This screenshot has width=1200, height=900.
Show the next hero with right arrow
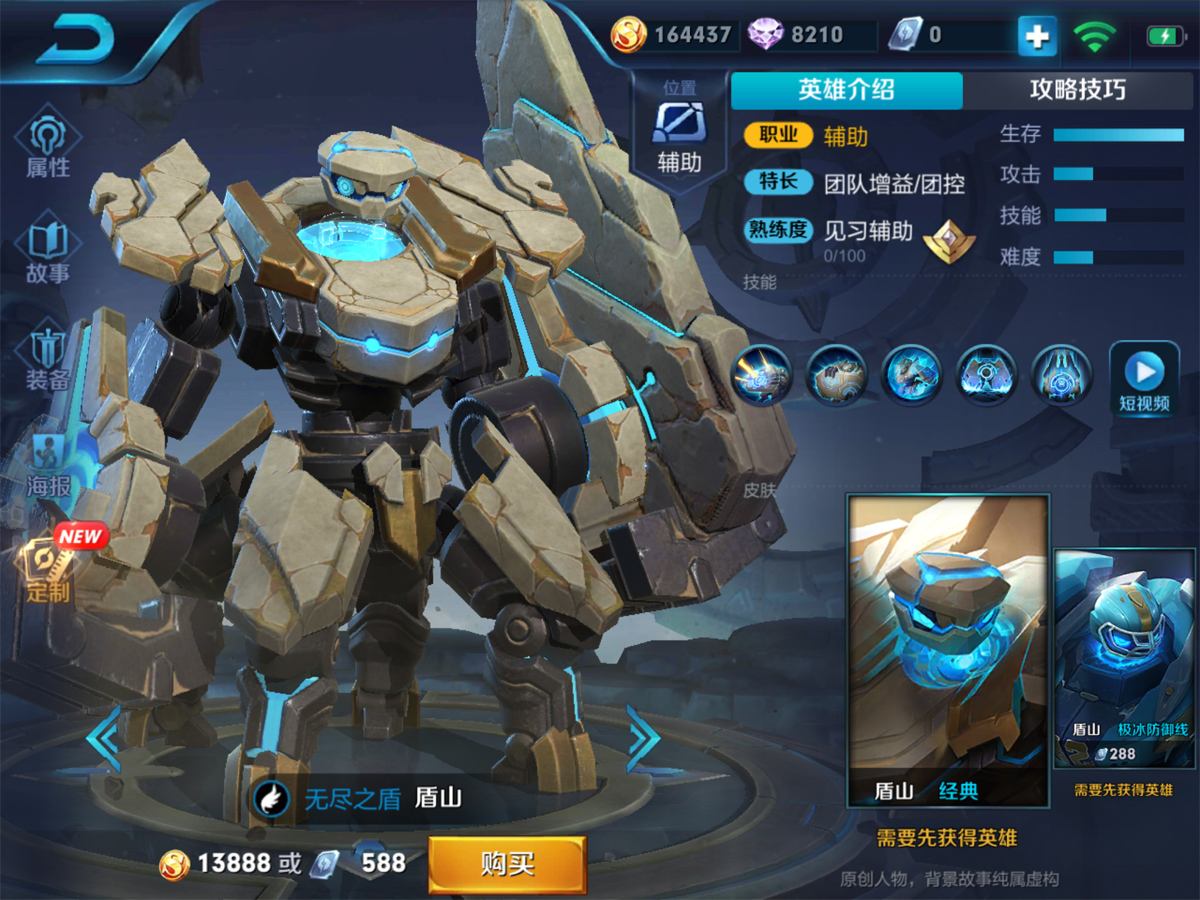coord(643,738)
